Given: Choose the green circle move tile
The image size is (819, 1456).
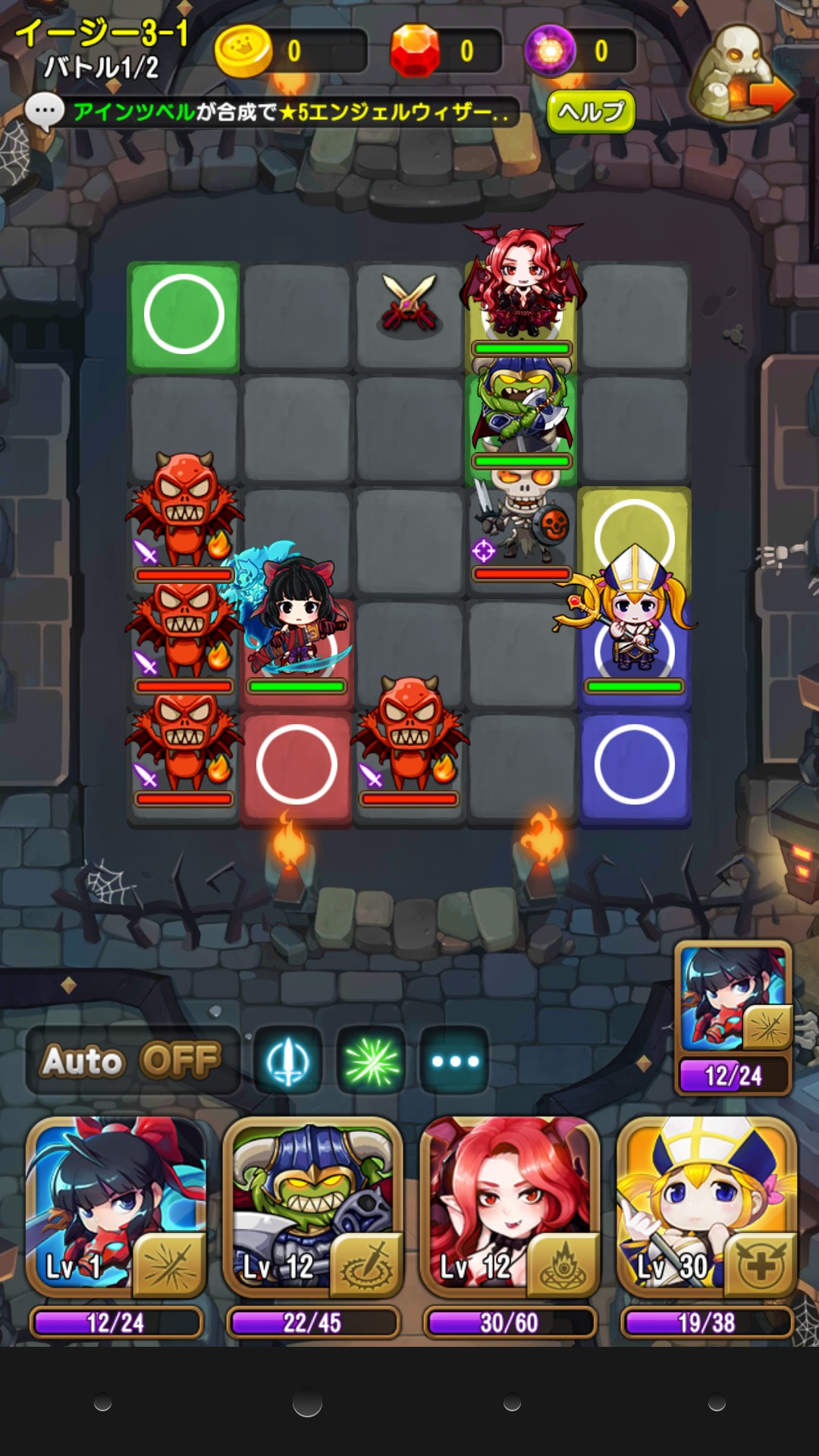Looking at the screenshot, I should [184, 315].
